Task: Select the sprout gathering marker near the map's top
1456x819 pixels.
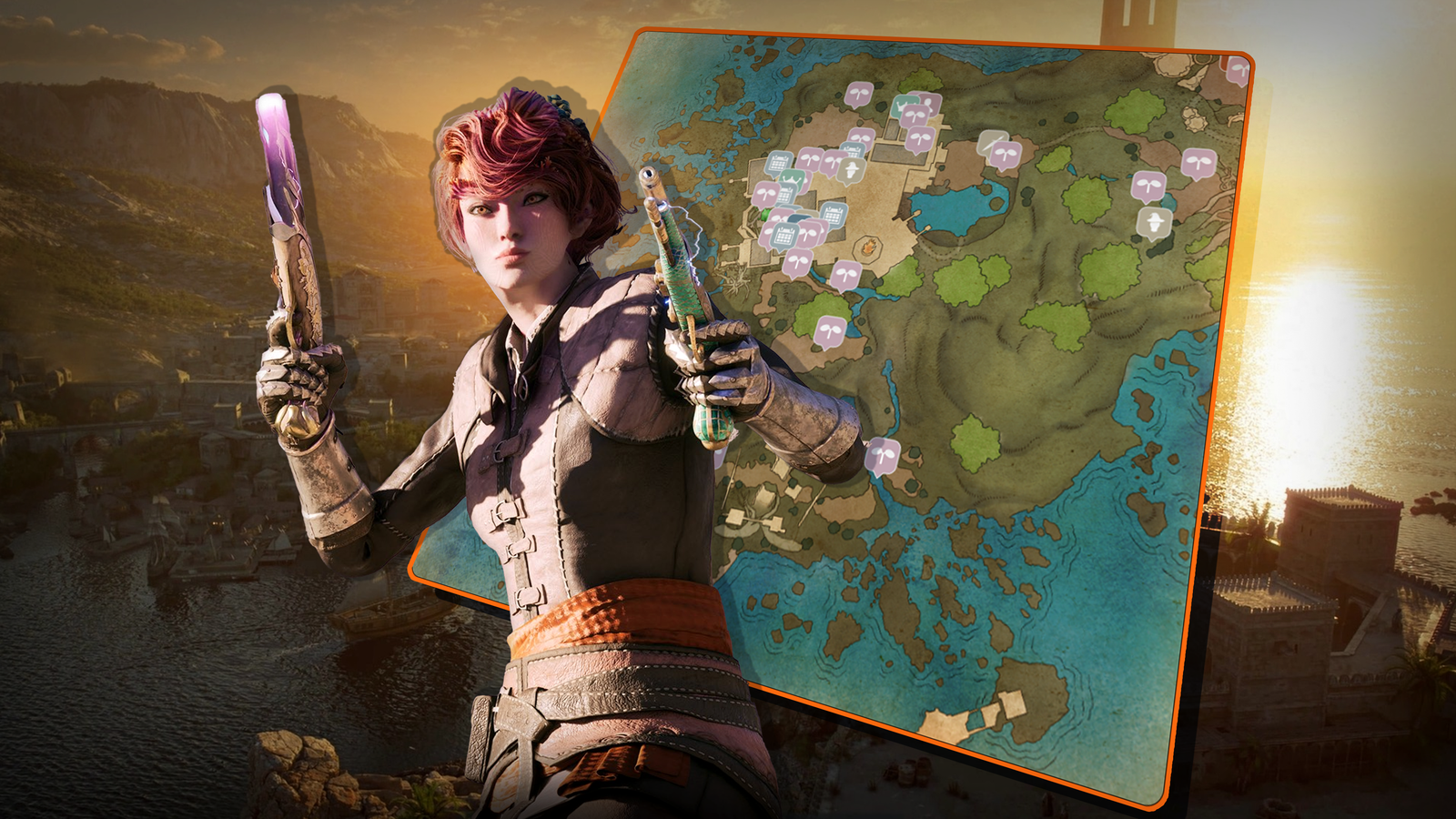Action: pos(858,90)
